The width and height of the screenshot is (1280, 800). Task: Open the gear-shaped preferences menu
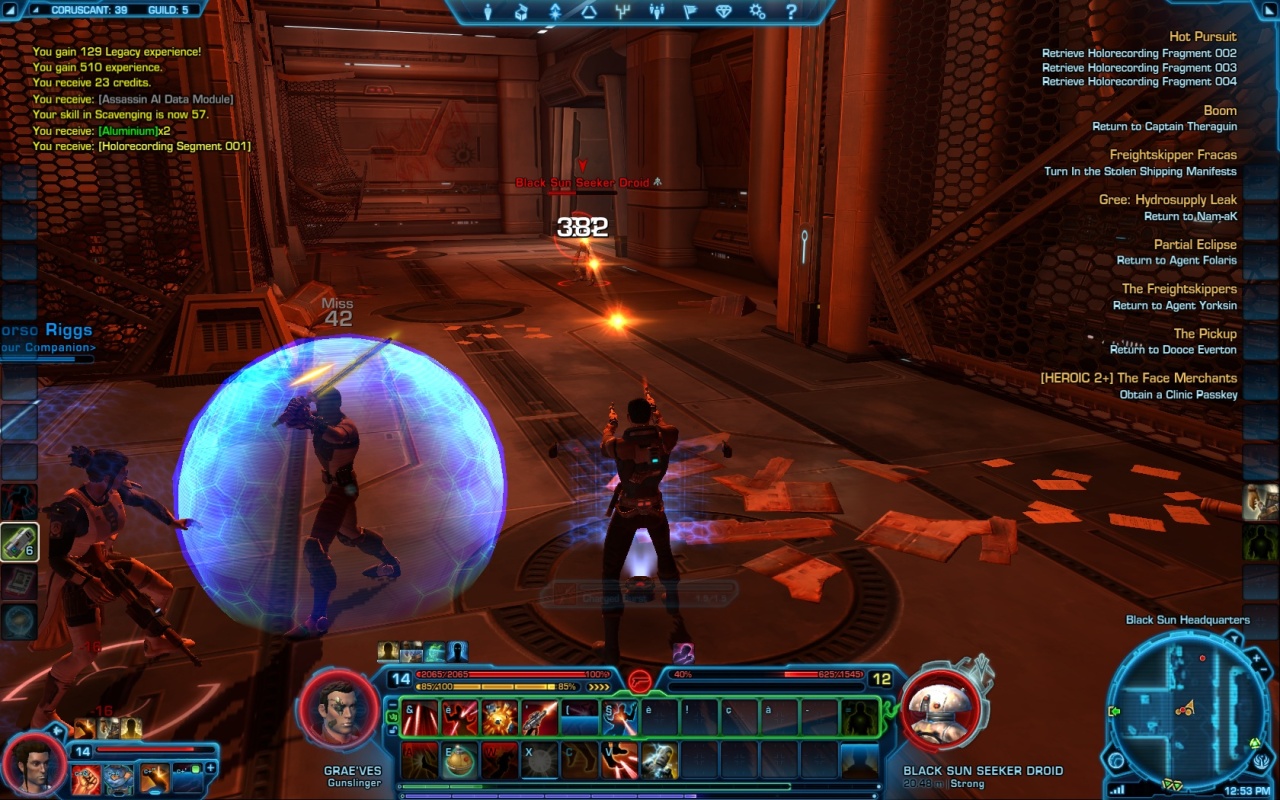[757, 12]
